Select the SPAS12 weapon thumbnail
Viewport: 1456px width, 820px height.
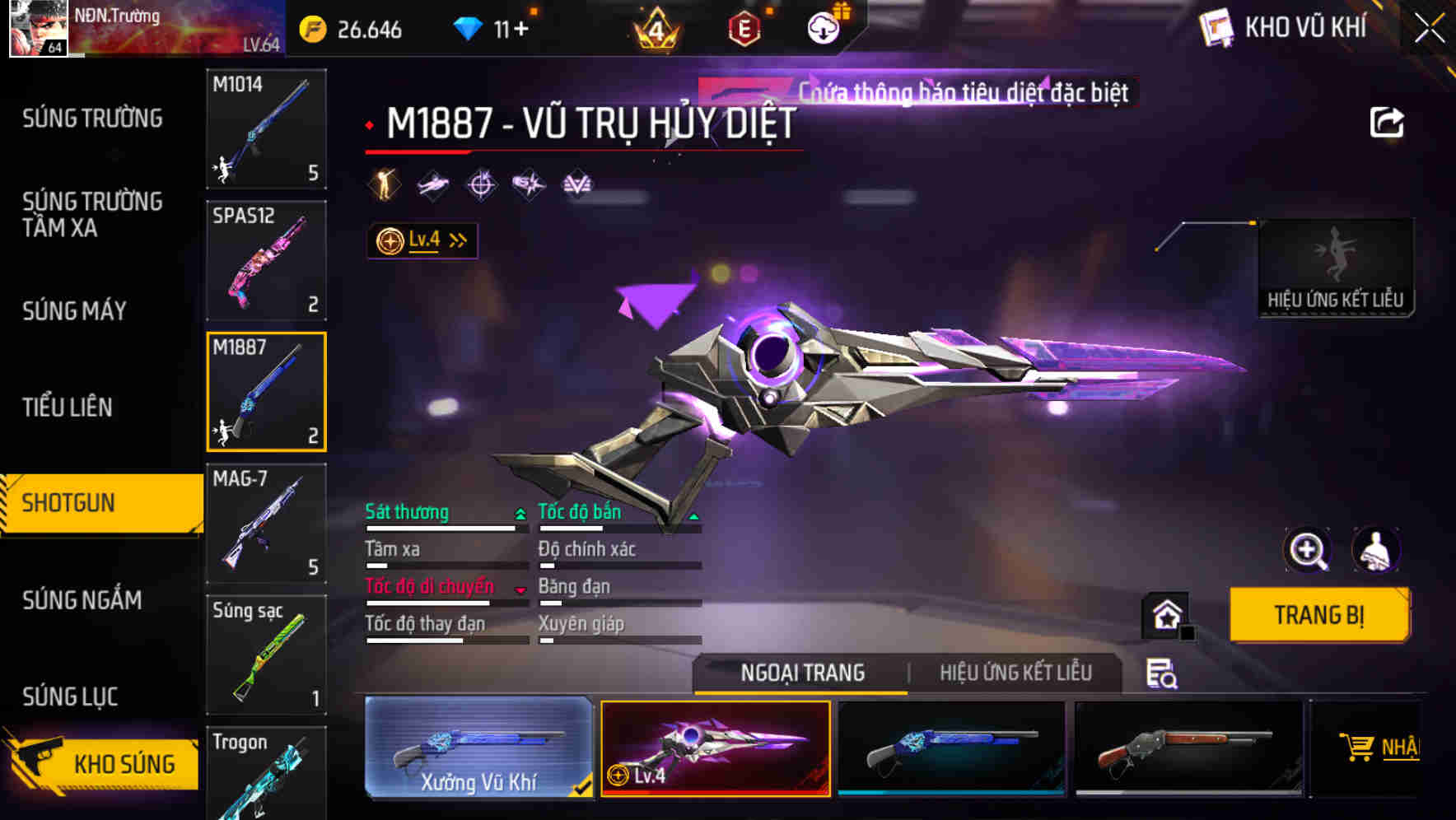pos(266,260)
